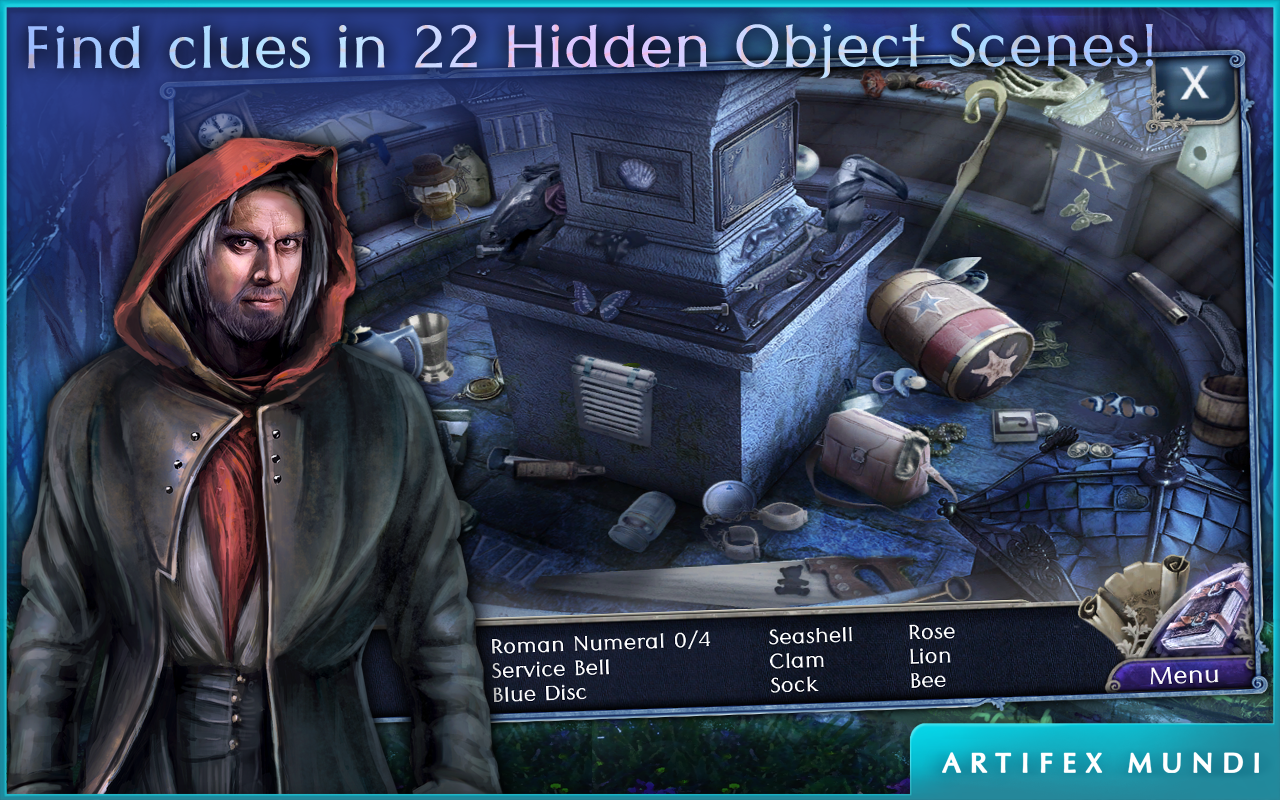Click the clownfish on the right ledge
The height and width of the screenshot is (800, 1280).
(x=1120, y=404)
